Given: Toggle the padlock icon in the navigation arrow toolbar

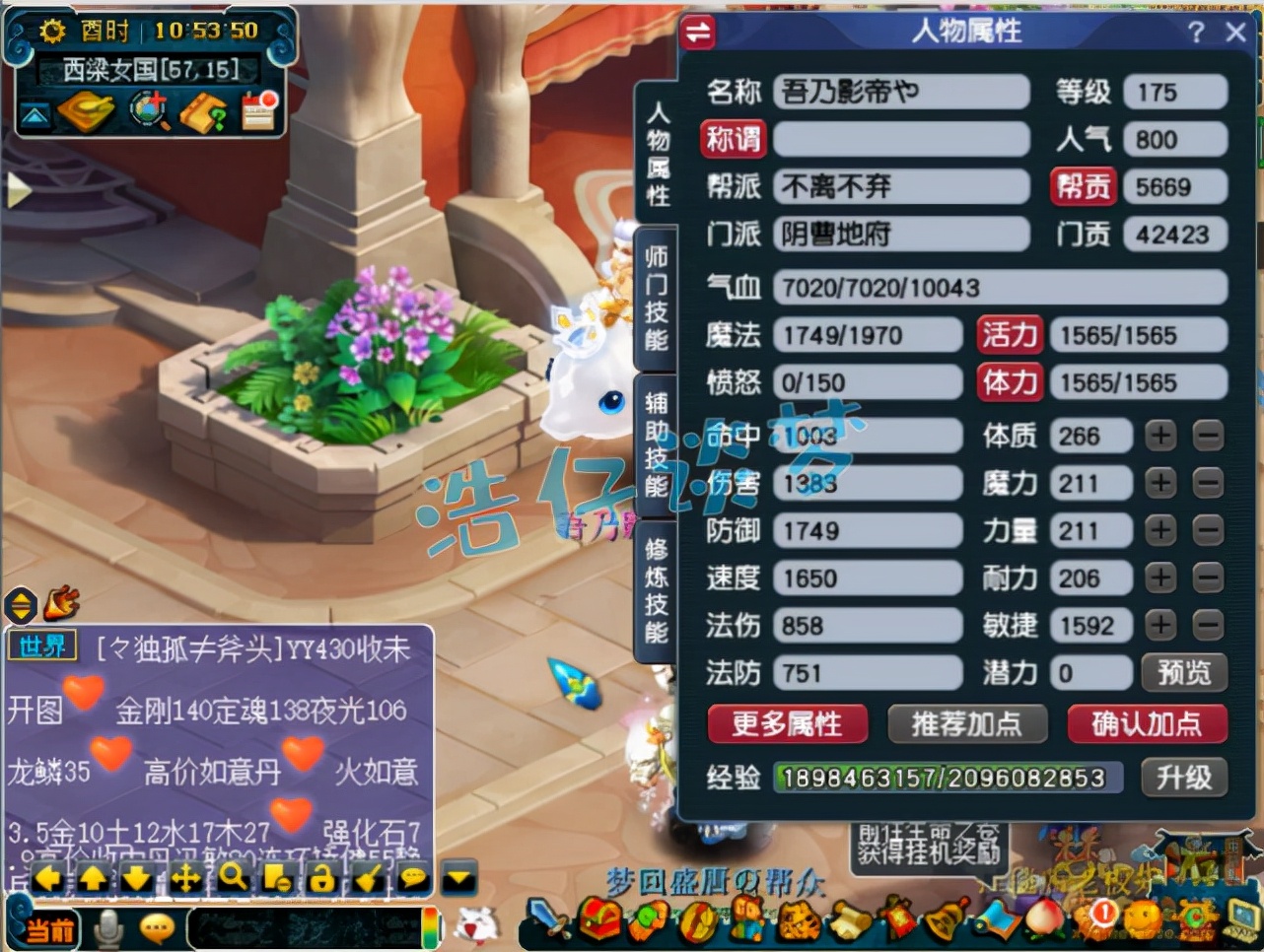Looking at the screenshot, I should pyautogui.click(x=323, y=877).
